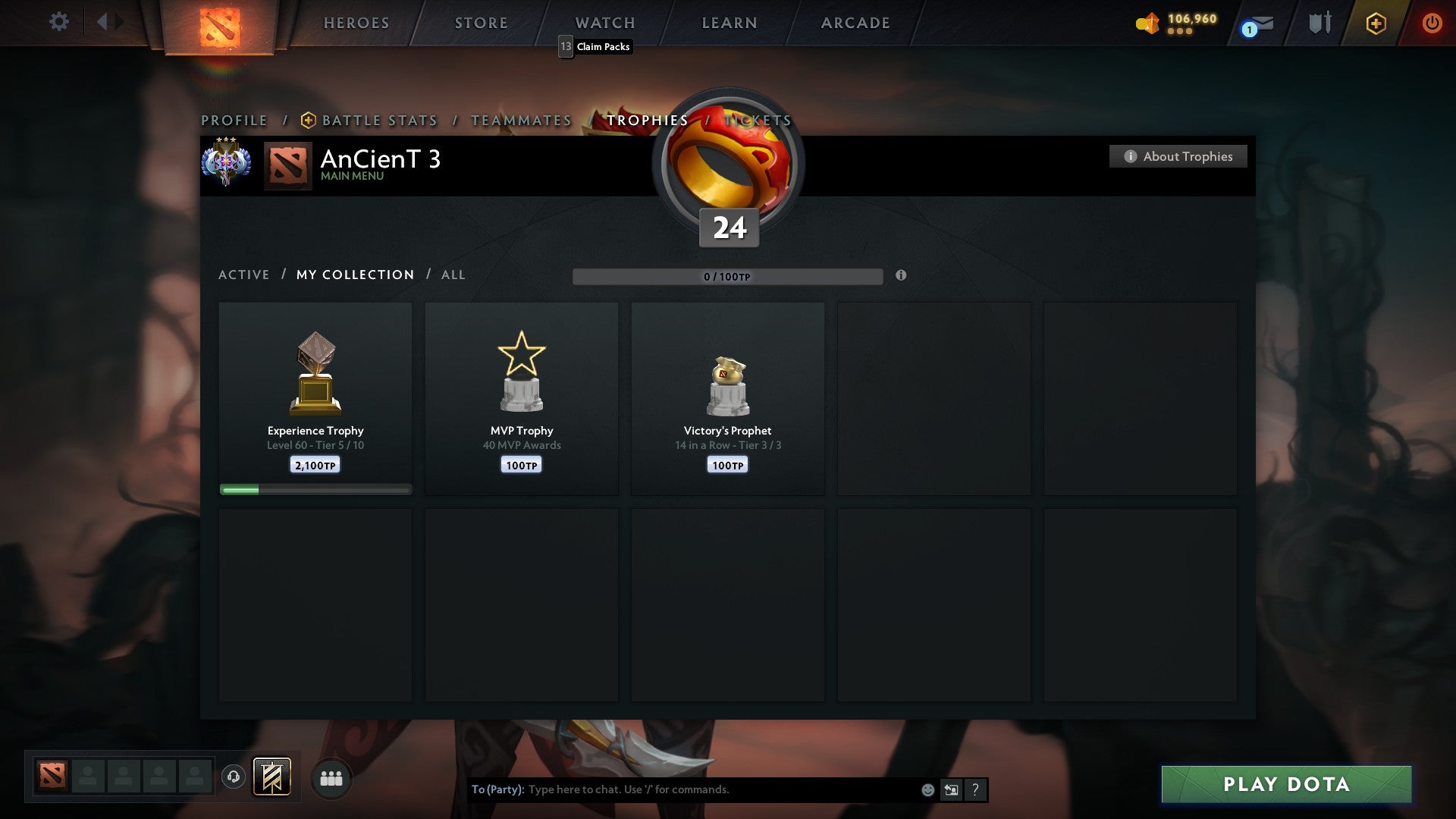Open the WATCH menu
Screen dimensions: 1456x819
[x=604, y=23]
